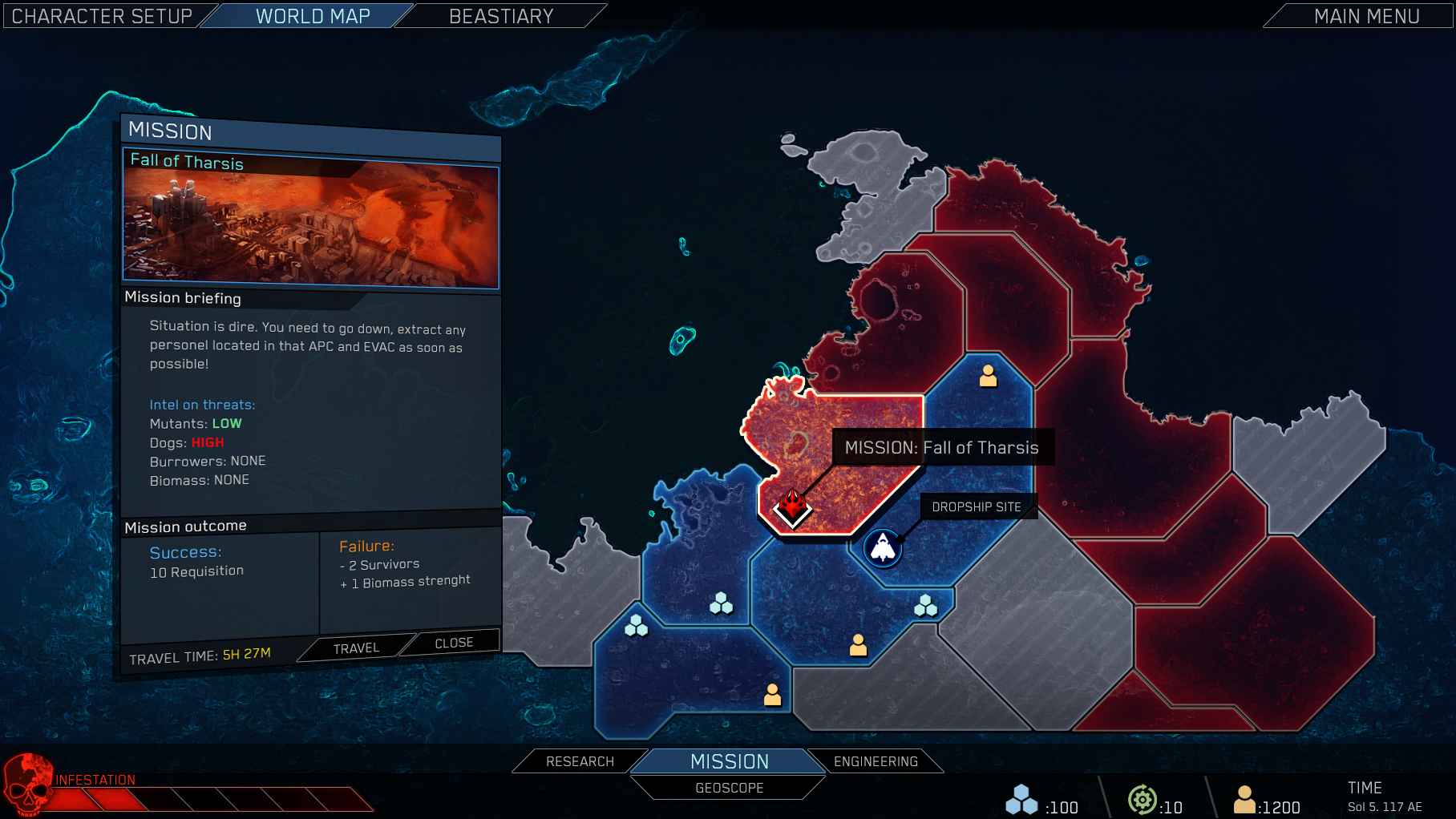Open the Geoscope view

tap(728, 787)
